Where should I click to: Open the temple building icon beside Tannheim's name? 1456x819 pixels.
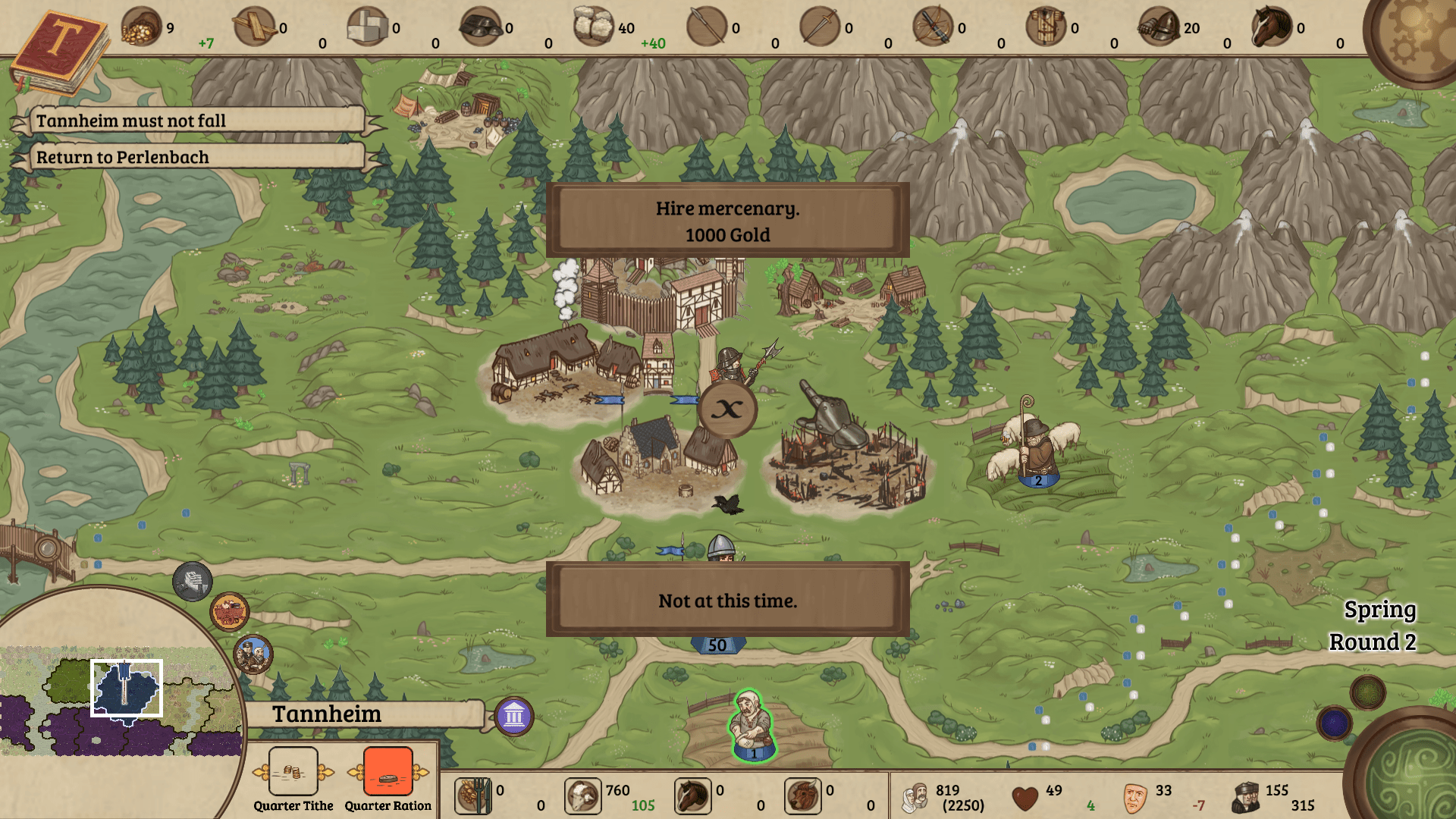[514, 716]
